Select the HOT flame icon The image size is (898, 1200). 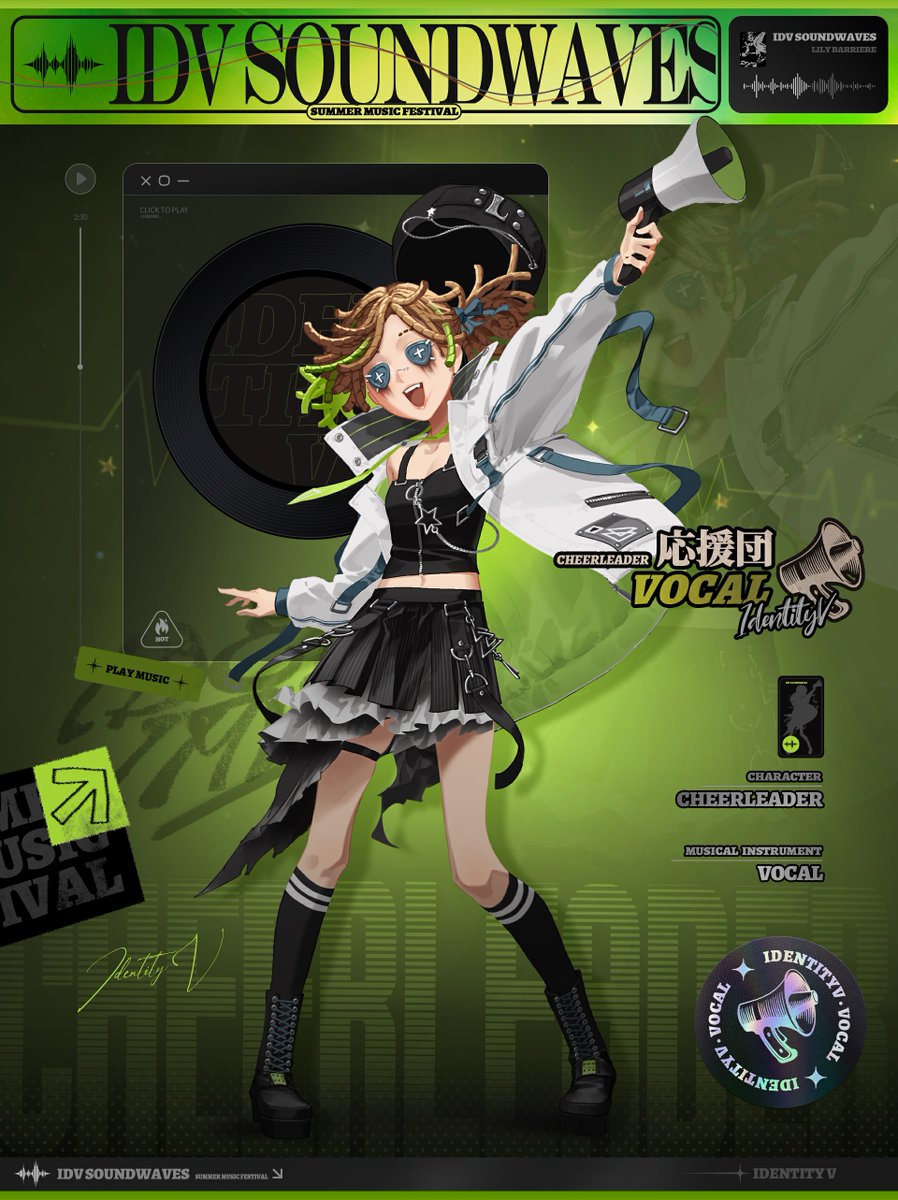pos(161,628)
